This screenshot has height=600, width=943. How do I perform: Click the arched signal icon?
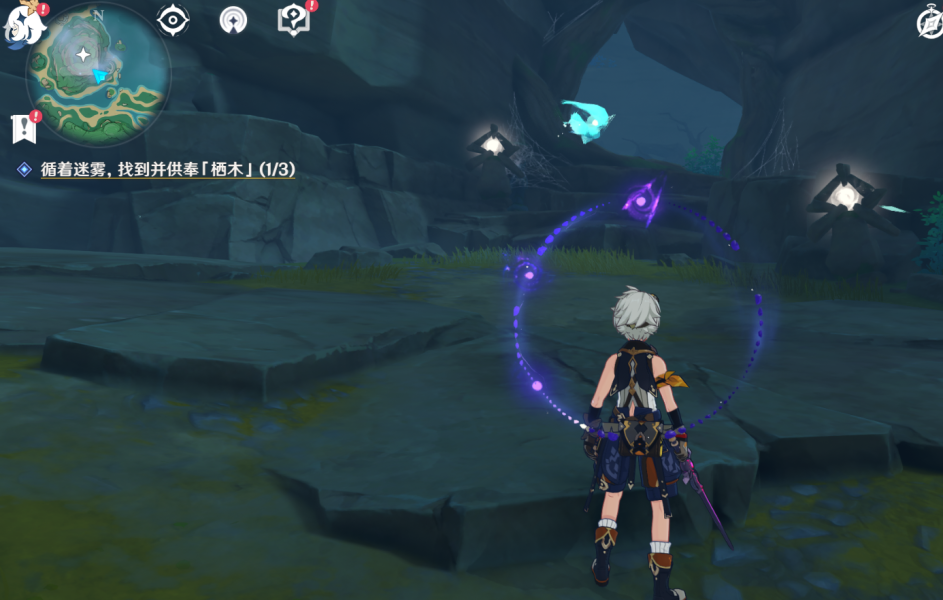tap(233, 20)
